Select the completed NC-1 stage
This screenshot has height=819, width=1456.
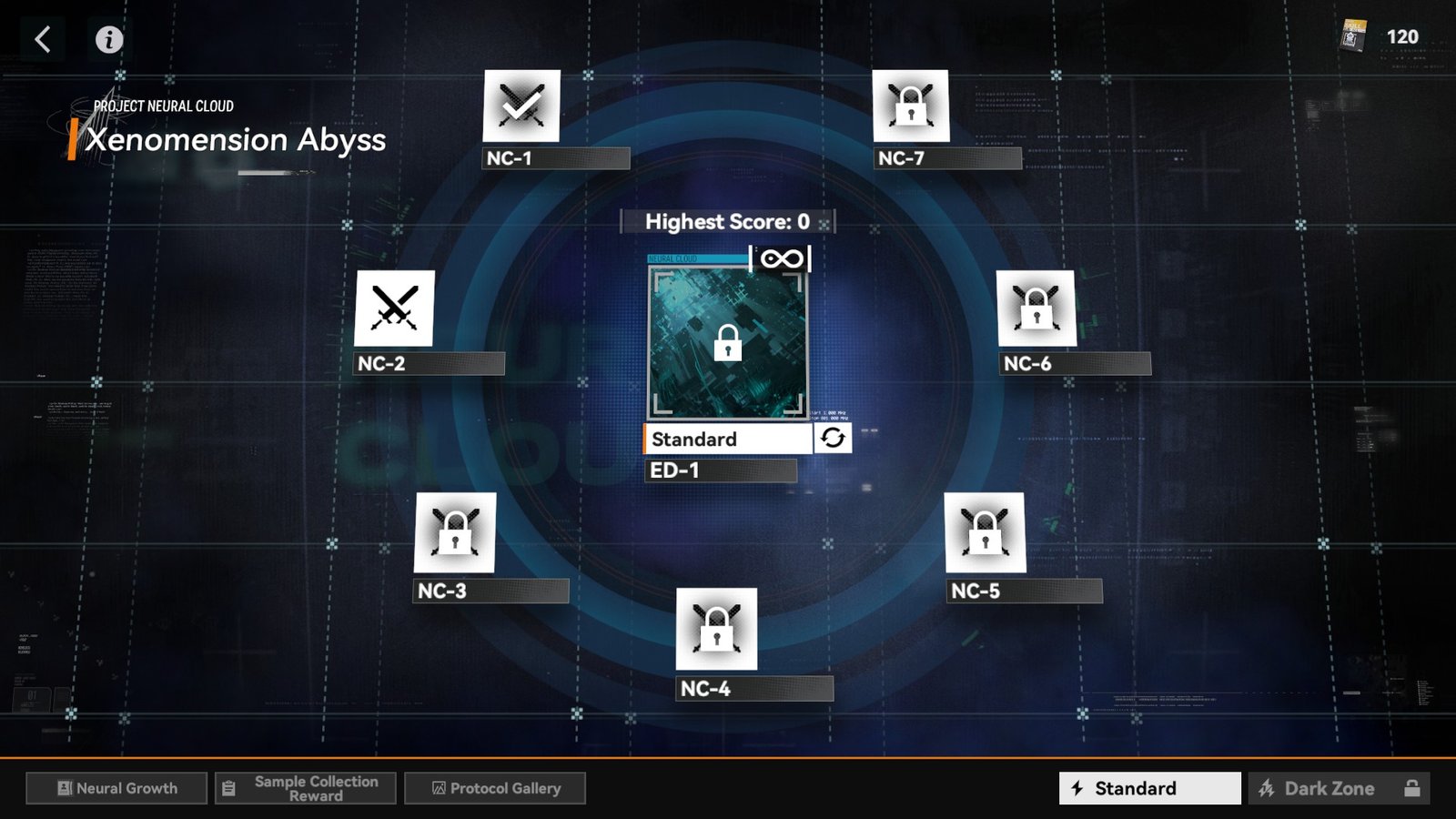coord(521,106)
